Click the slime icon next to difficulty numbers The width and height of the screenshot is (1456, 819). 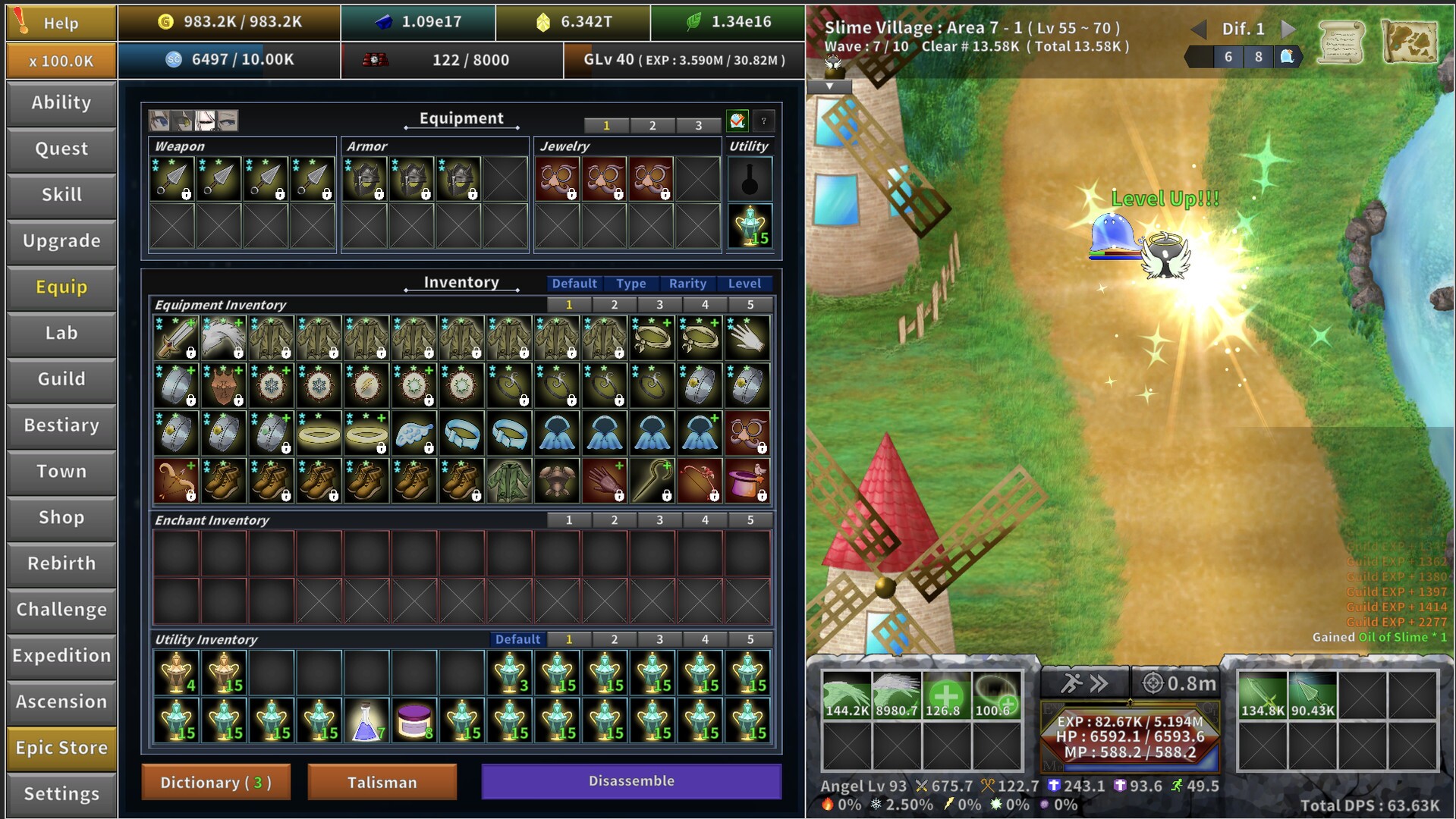1288,56
